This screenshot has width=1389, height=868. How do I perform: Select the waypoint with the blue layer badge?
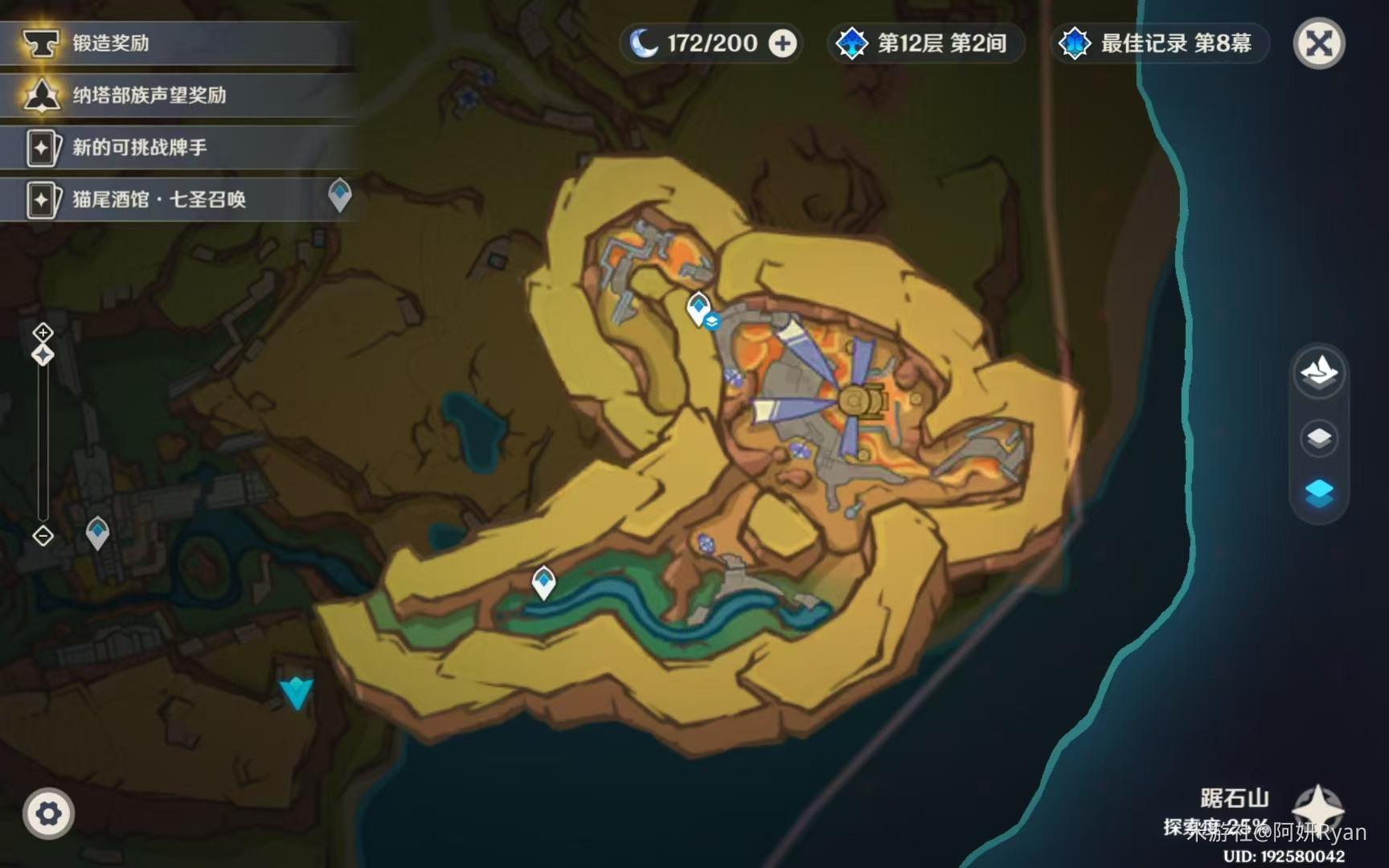tap(699, 308)
